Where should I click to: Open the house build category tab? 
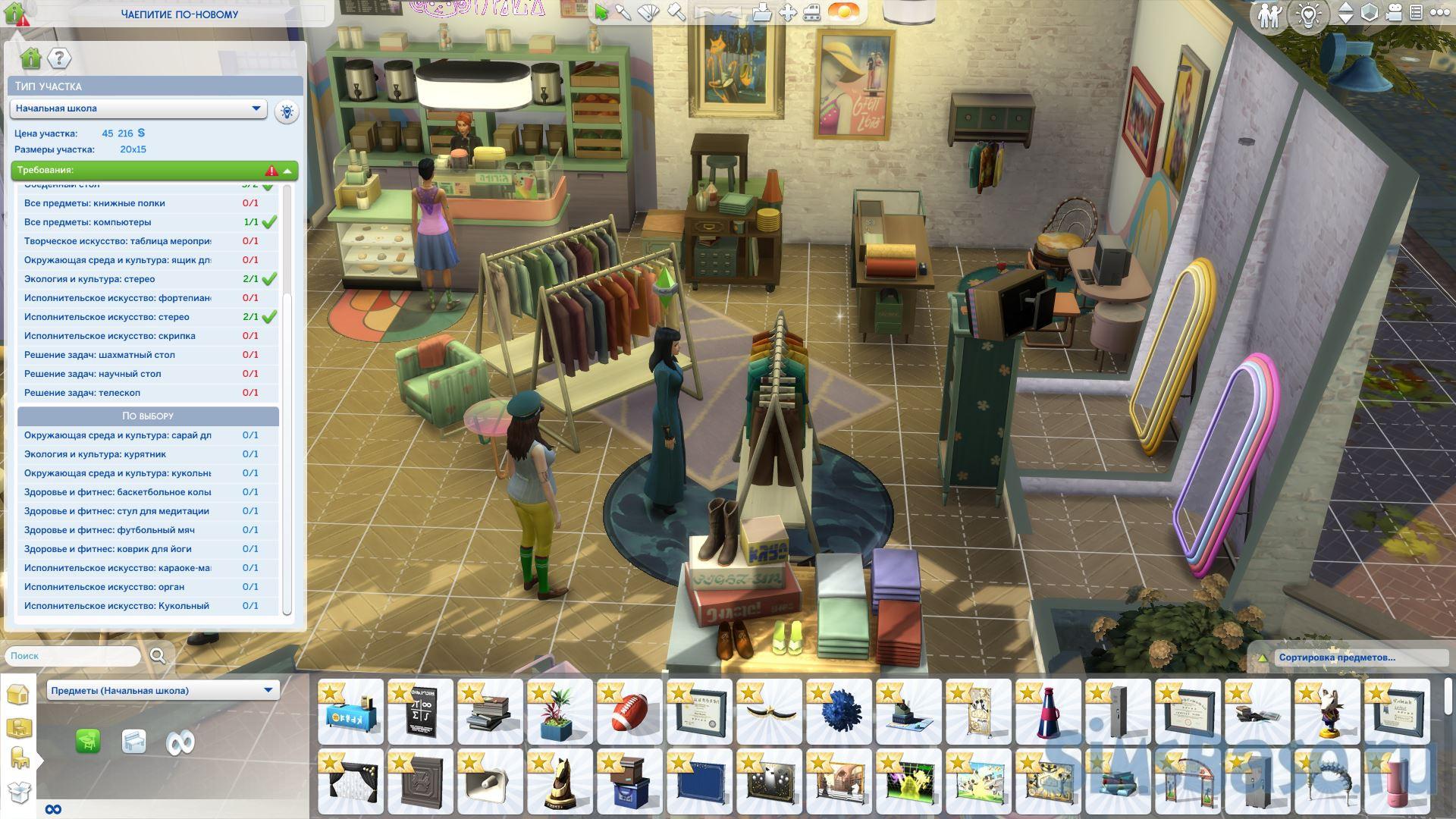[17, 694]
